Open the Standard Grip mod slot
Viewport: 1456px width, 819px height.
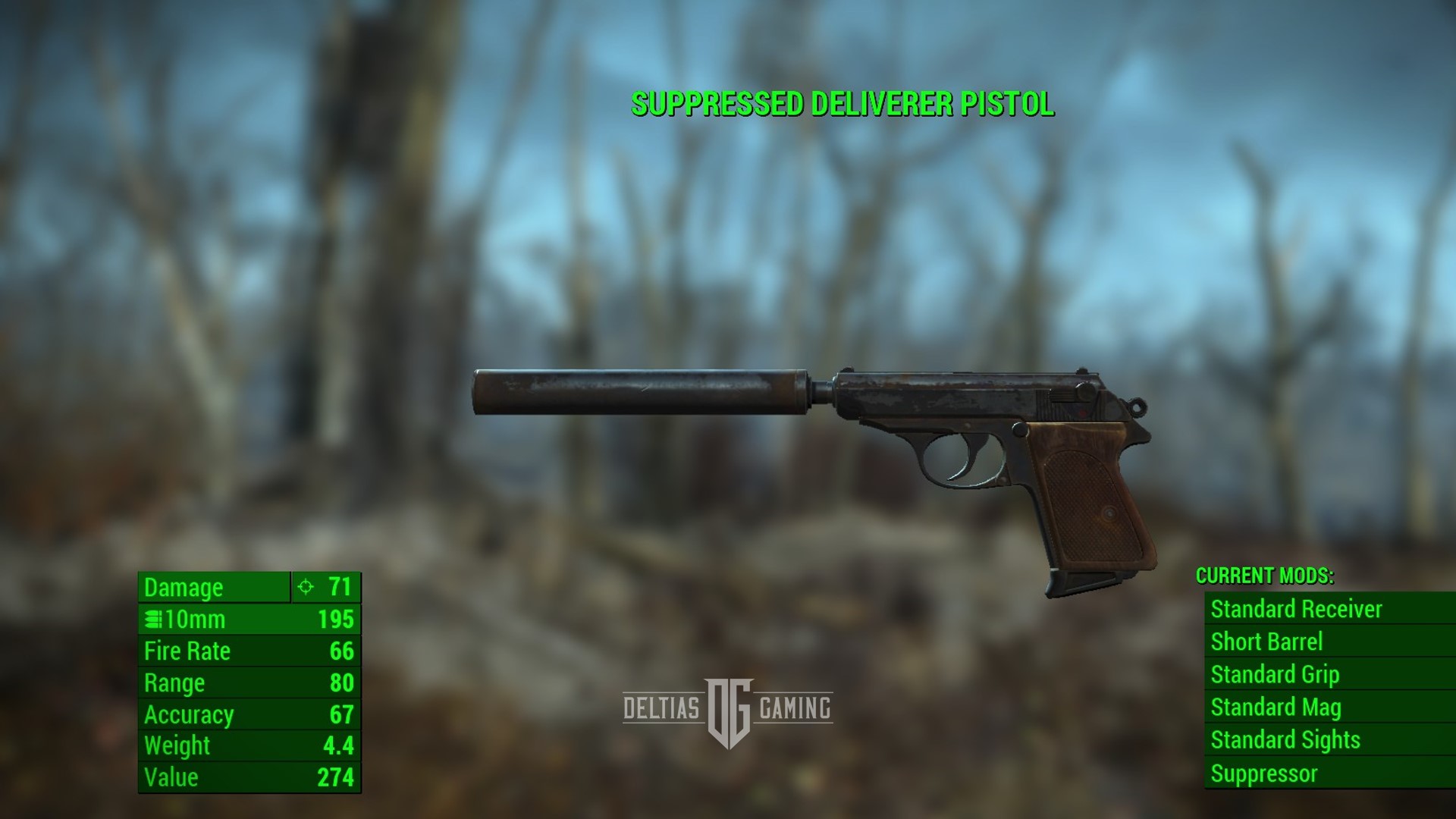1275,674
